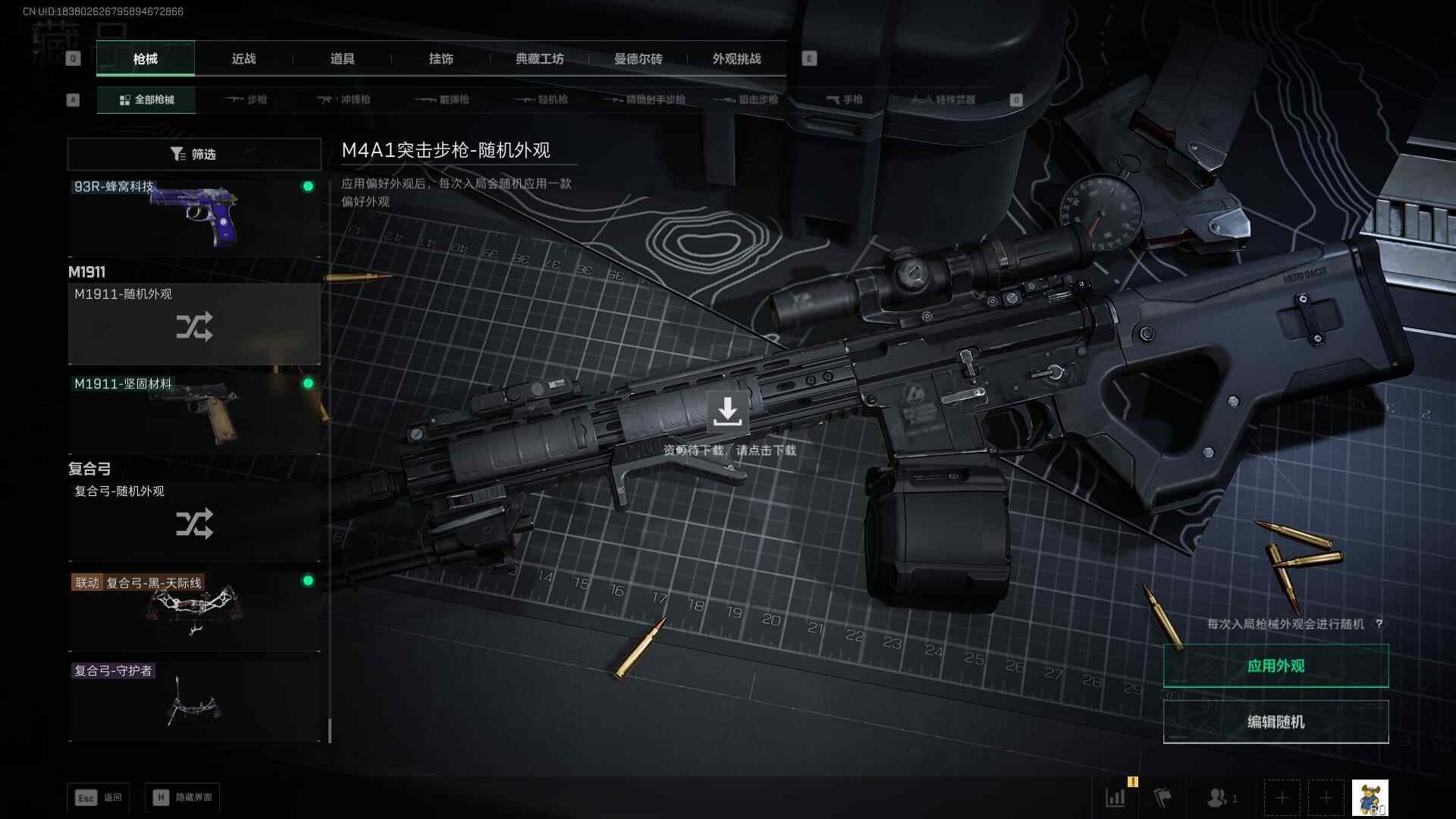Open the 筛选 filter button
Viewport: 1456px width, 819px height.
(194, 154)
